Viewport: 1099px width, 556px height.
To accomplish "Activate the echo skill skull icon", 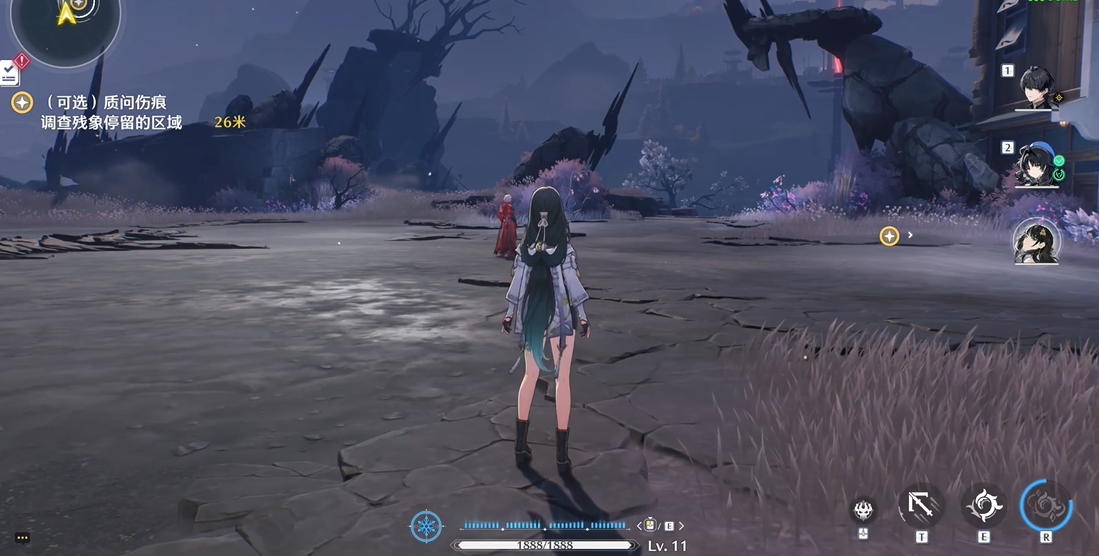I will click(863, 509).
